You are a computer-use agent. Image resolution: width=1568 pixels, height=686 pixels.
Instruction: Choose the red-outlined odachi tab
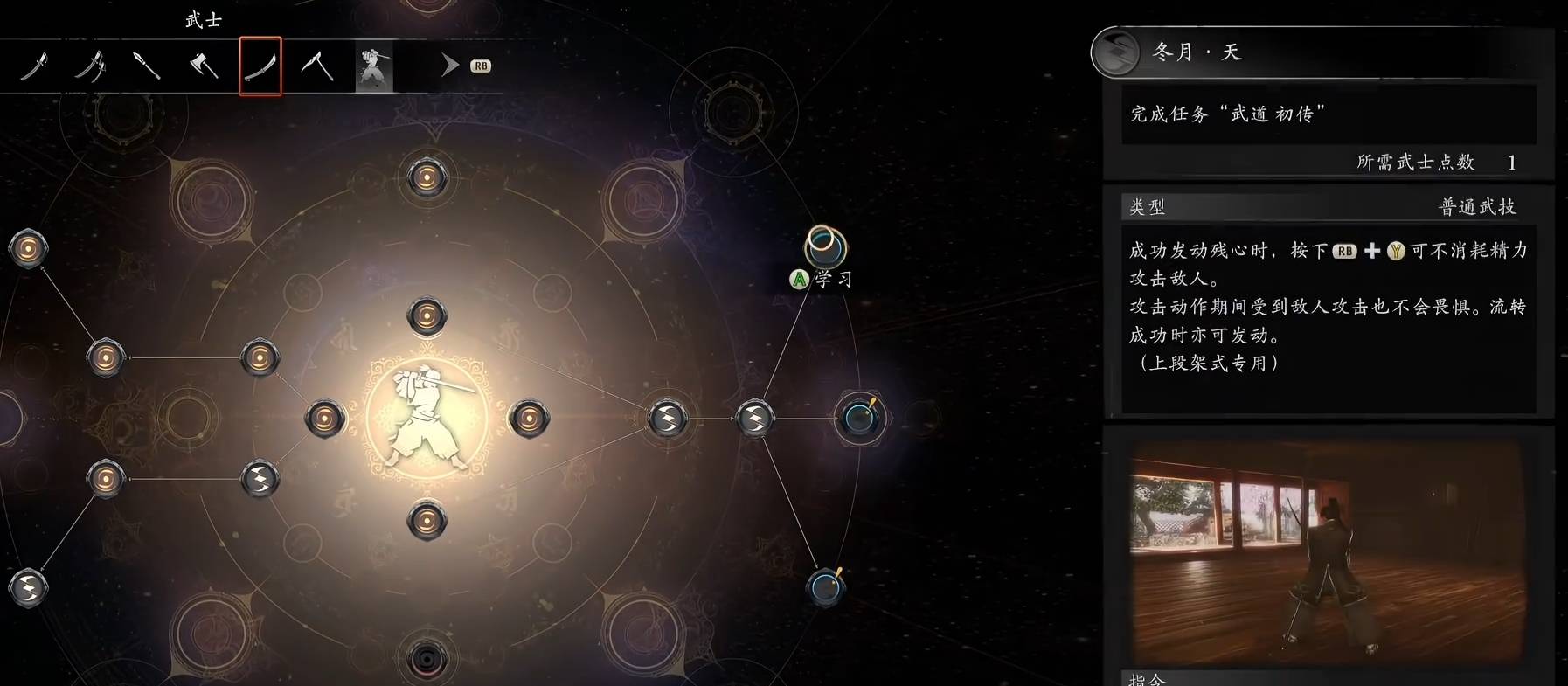pyautogui.click(x=260, y=66)
